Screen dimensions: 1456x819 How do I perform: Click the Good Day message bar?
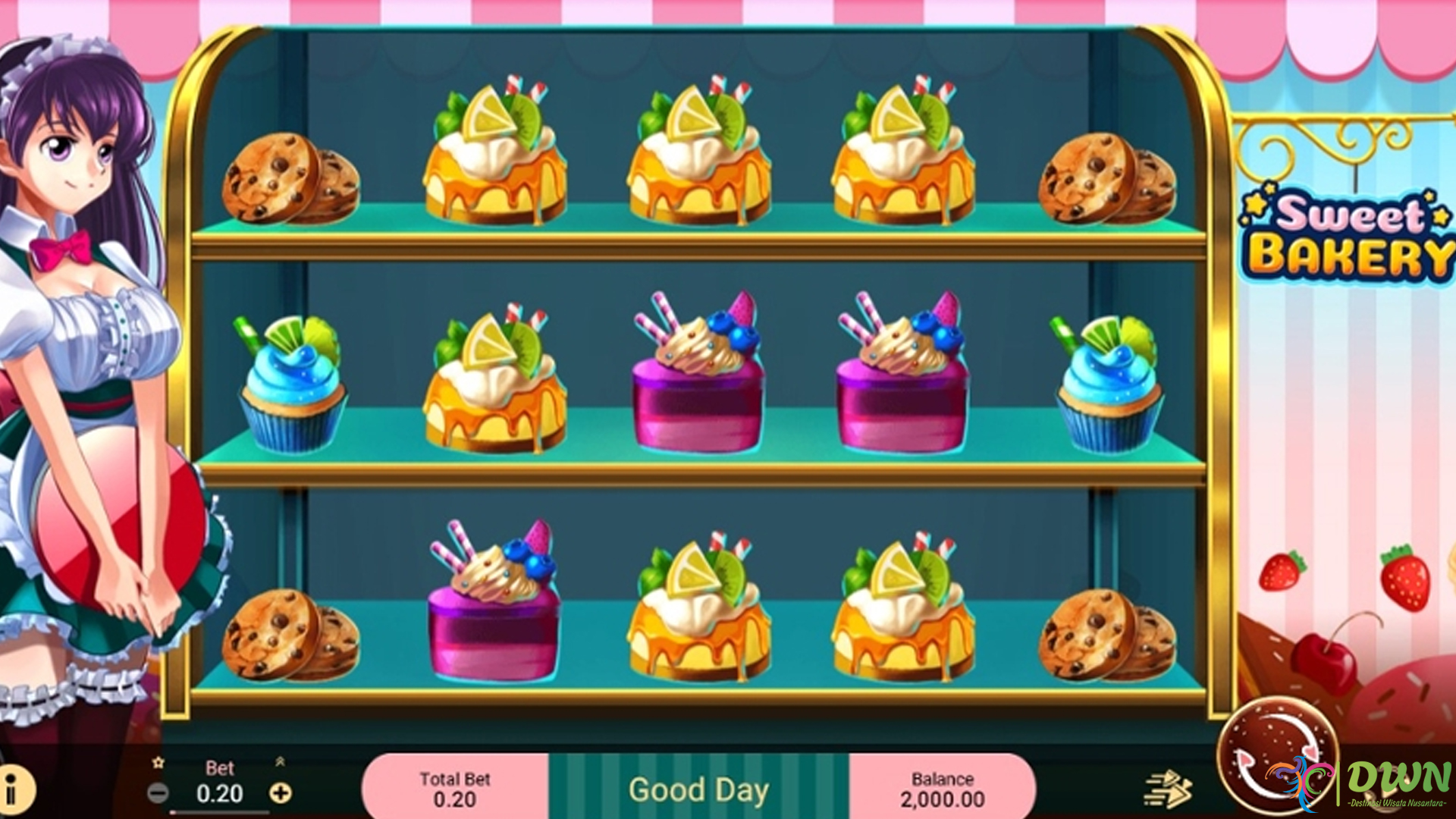[698, 789]
